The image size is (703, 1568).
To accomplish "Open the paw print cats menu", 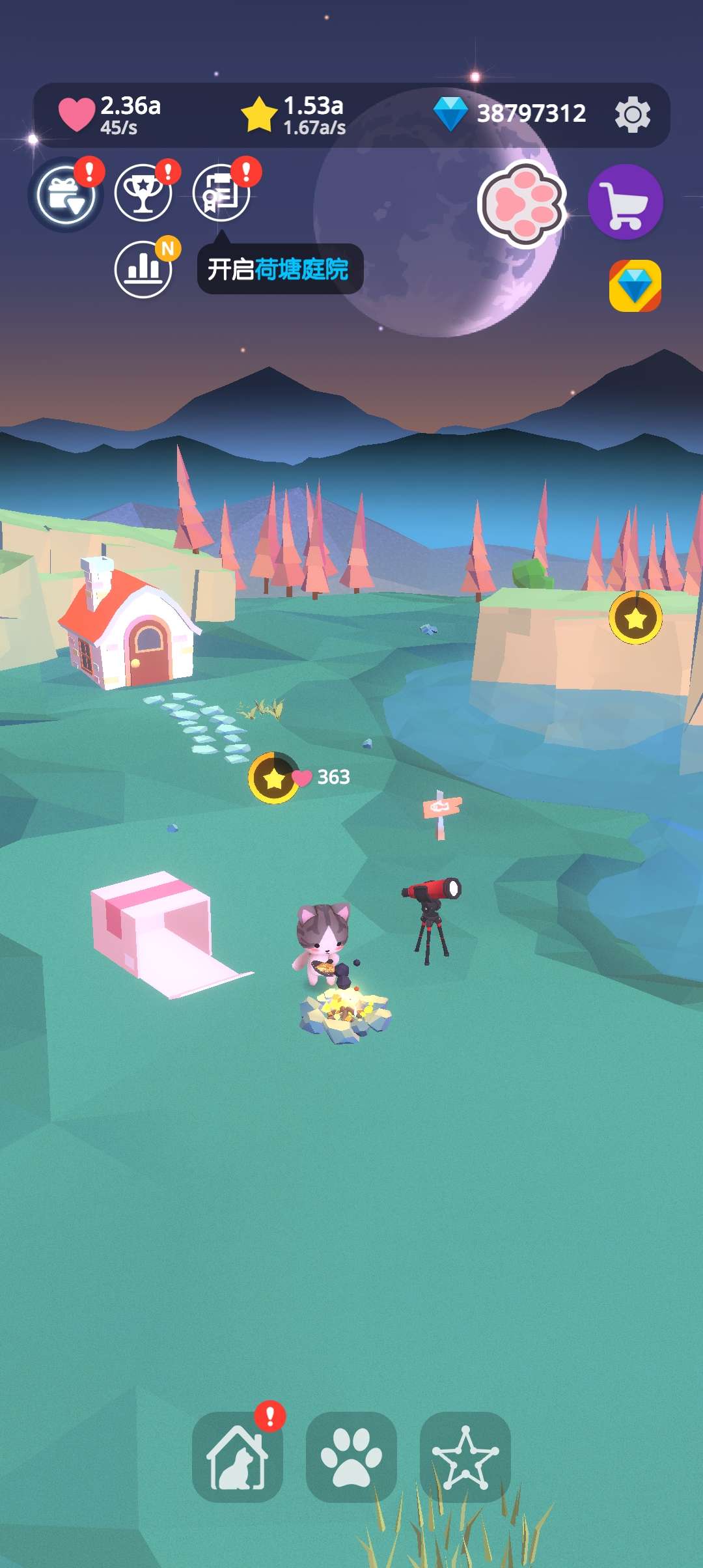I will pyautogui.click(x=351, y=1457).
